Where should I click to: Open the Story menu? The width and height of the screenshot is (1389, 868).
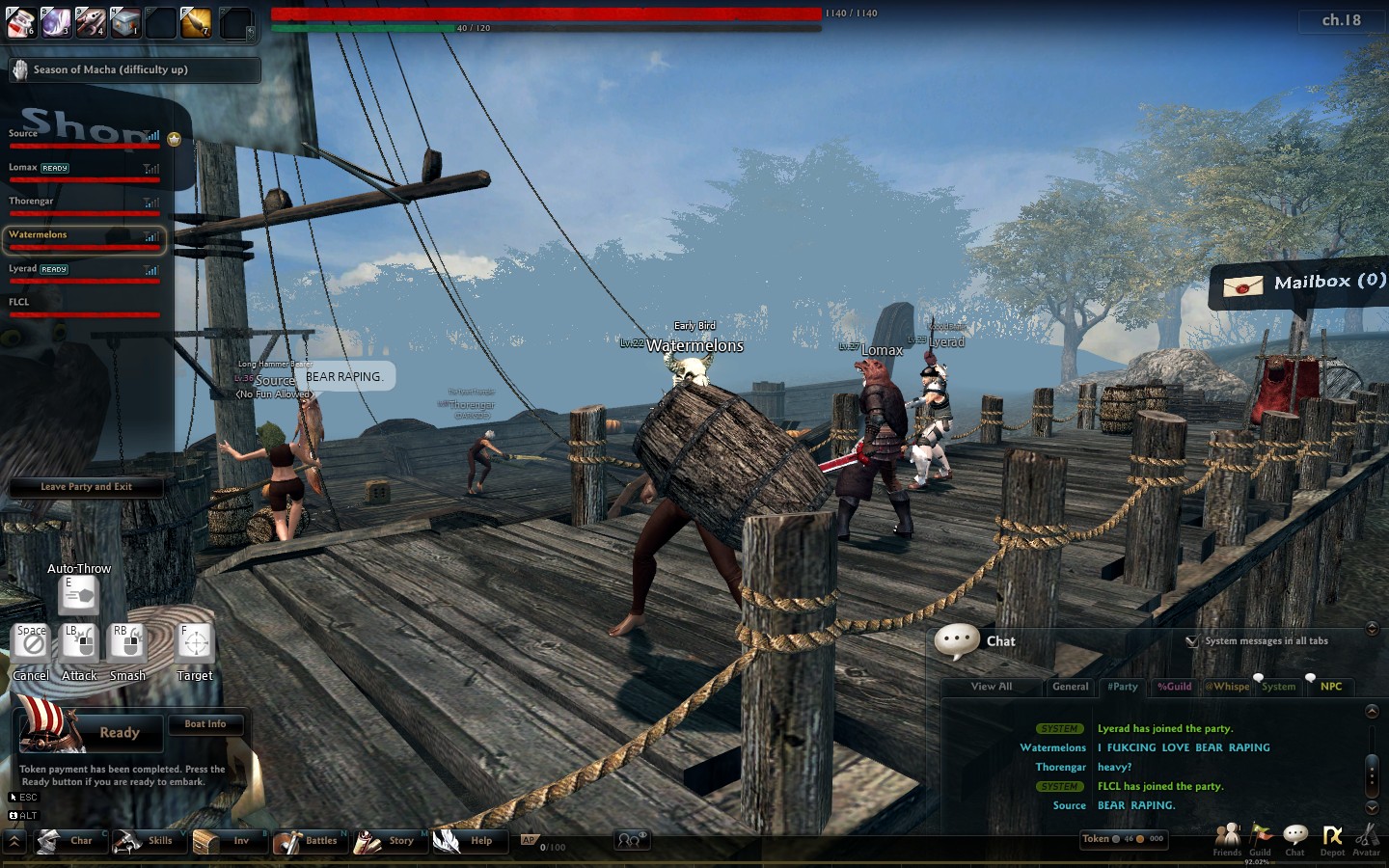(x=387, y=841)
